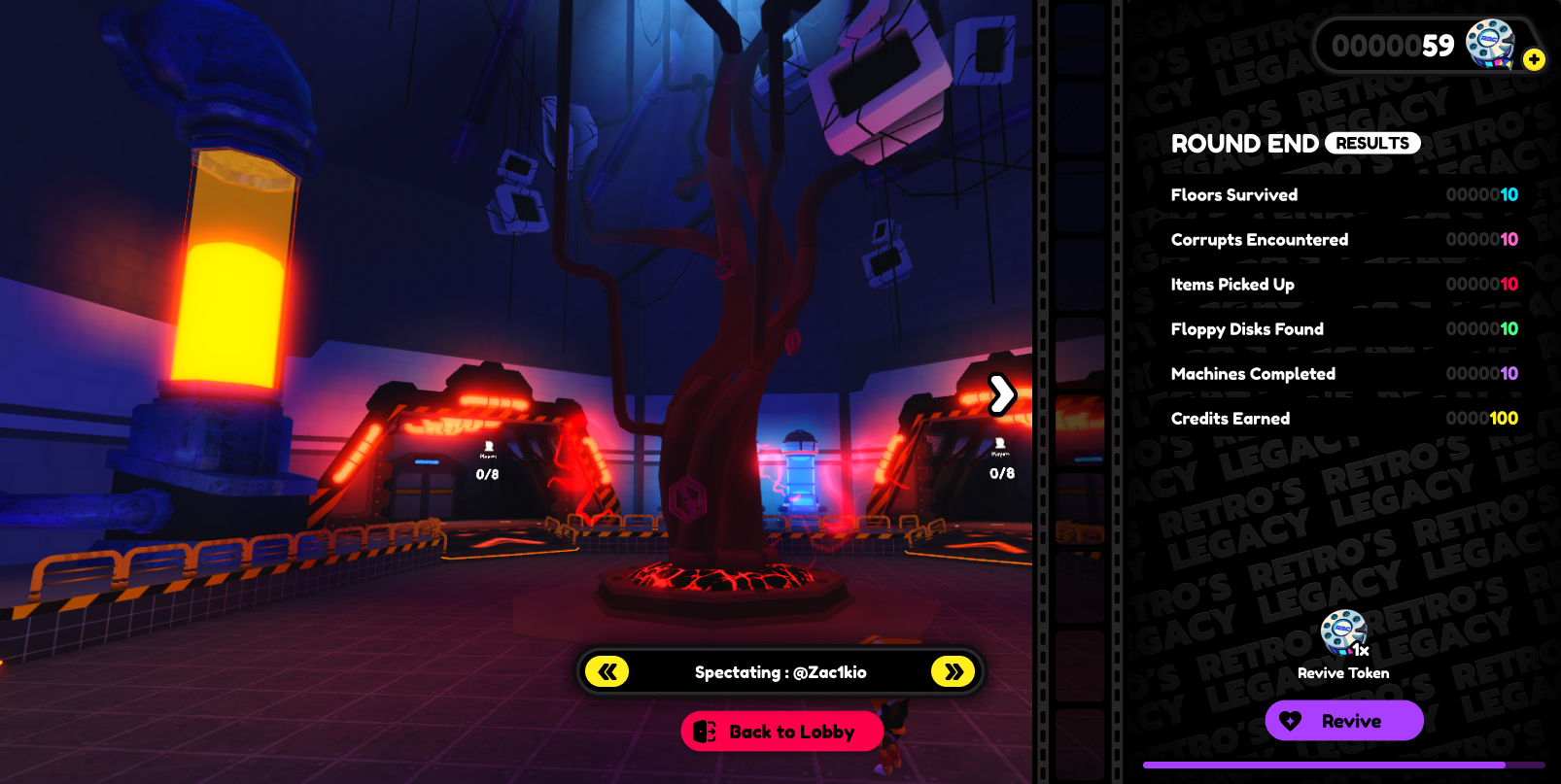1561x784 pixels.
Task: Click the white right arrow chevron
Action: [x=1001, y=393]
